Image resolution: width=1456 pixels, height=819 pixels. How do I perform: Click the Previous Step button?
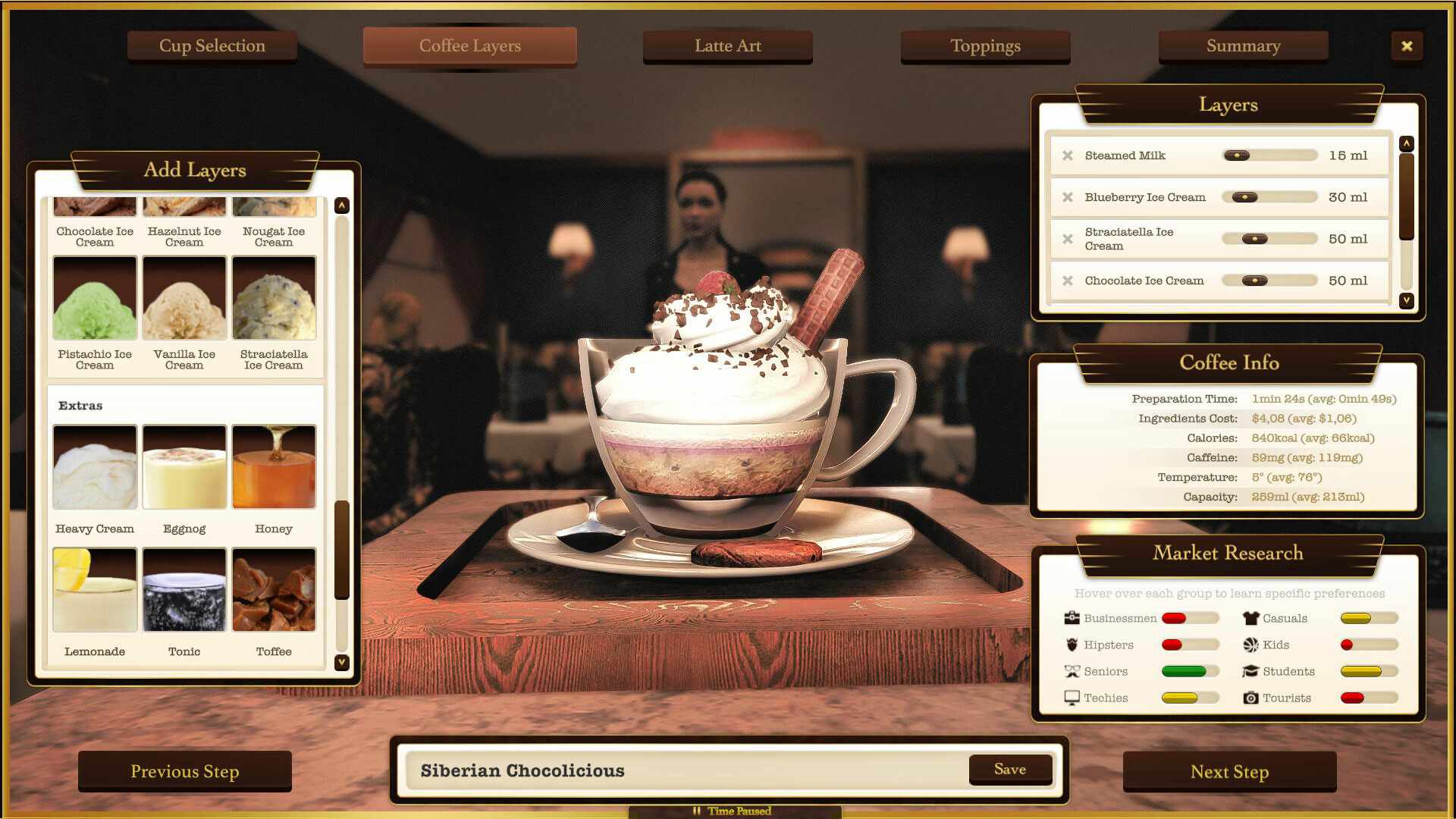(x=184, y=770)
